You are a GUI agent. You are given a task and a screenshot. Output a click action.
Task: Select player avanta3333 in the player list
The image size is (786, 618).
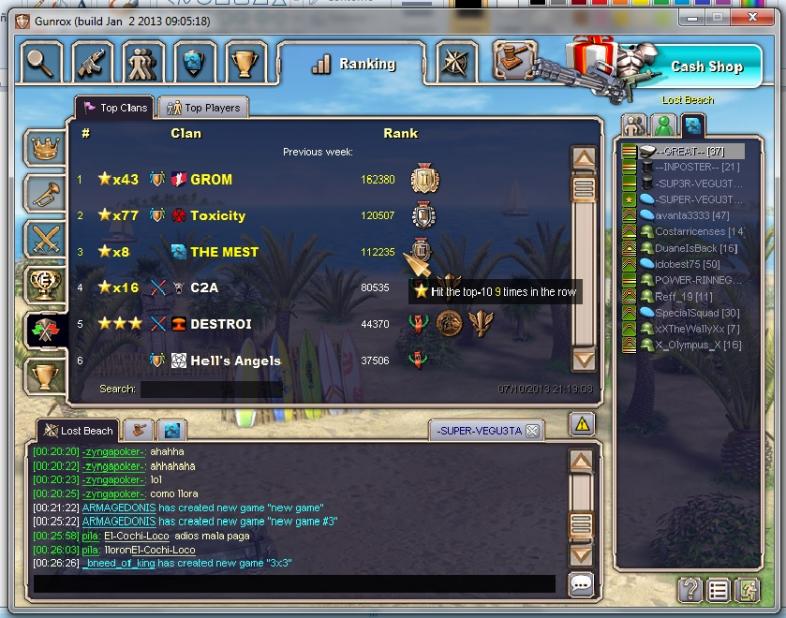click(x=694, y=215)
